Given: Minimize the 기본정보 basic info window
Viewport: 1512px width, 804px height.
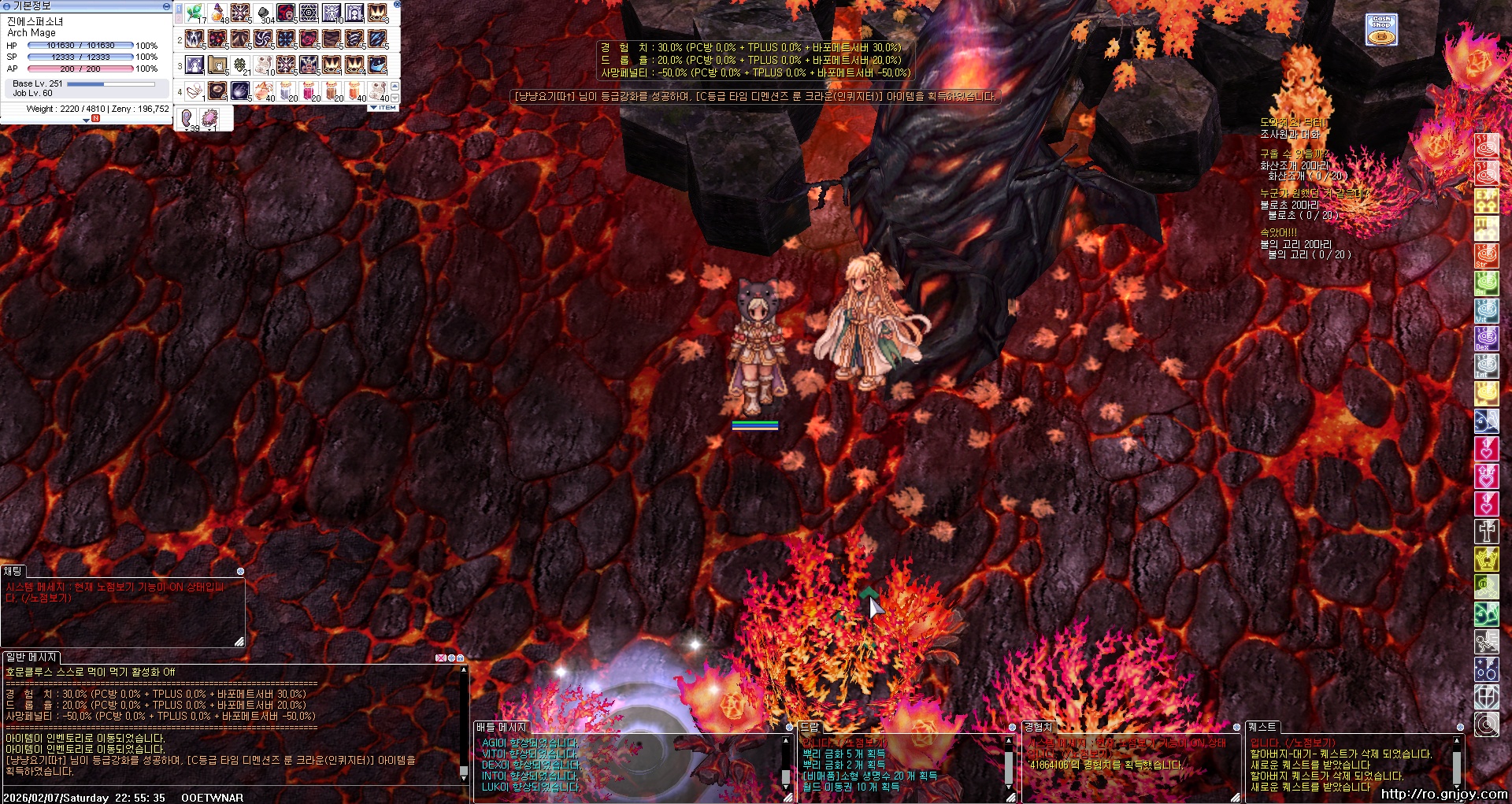Looking at the screenshot, I should click(x=166, y=6).
